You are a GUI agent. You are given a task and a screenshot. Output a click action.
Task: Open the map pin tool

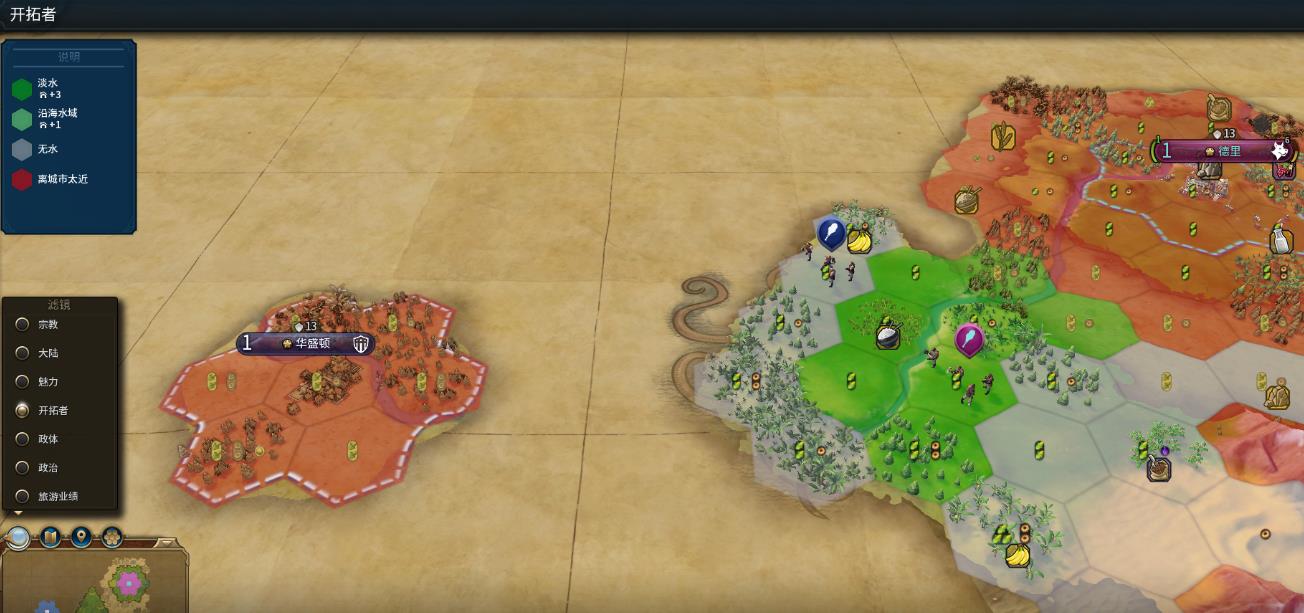pyautogui.click(x=81, y=538)
